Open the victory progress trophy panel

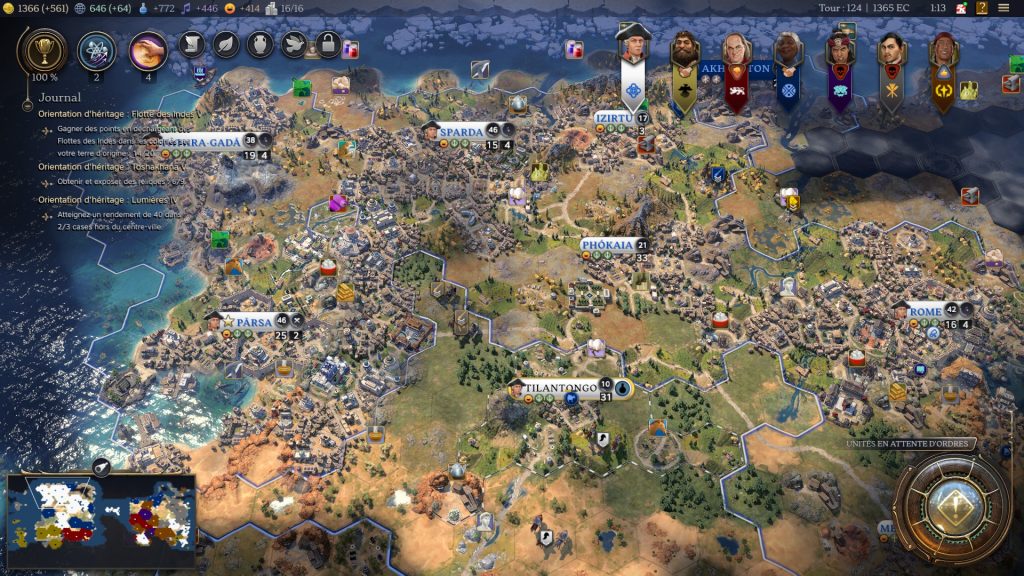43,49
